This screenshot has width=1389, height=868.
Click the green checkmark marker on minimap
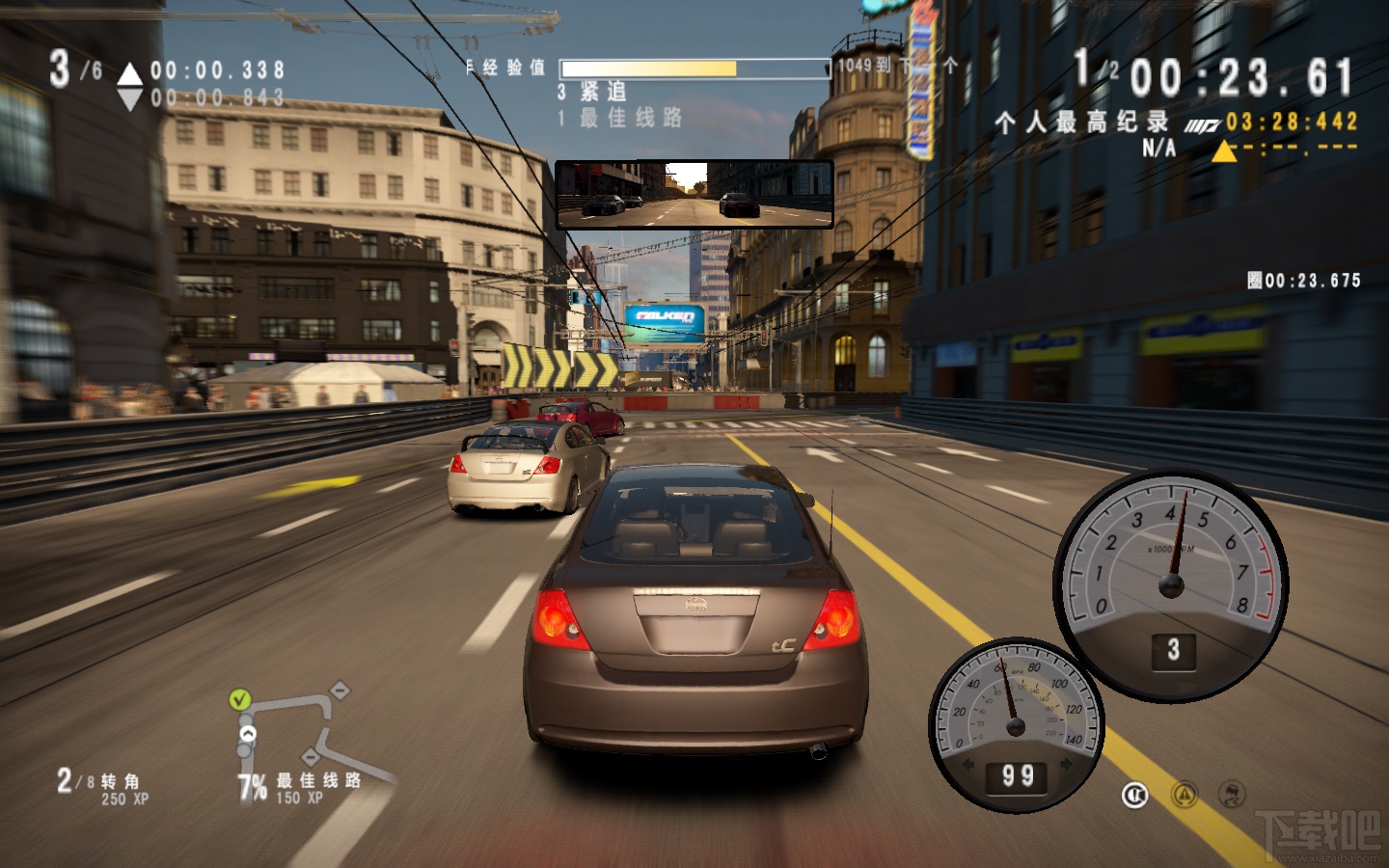tap(240, 699)
